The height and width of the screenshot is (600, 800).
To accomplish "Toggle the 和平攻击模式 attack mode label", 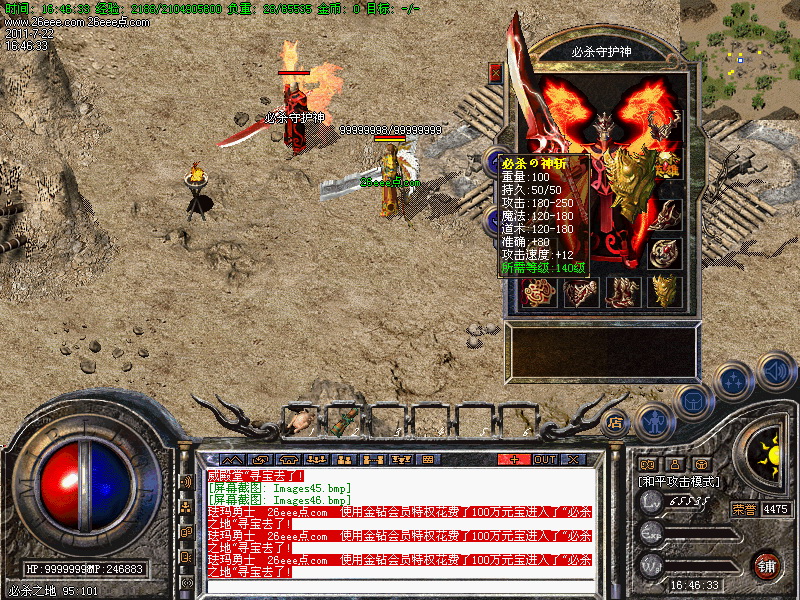I will [679, 482].
